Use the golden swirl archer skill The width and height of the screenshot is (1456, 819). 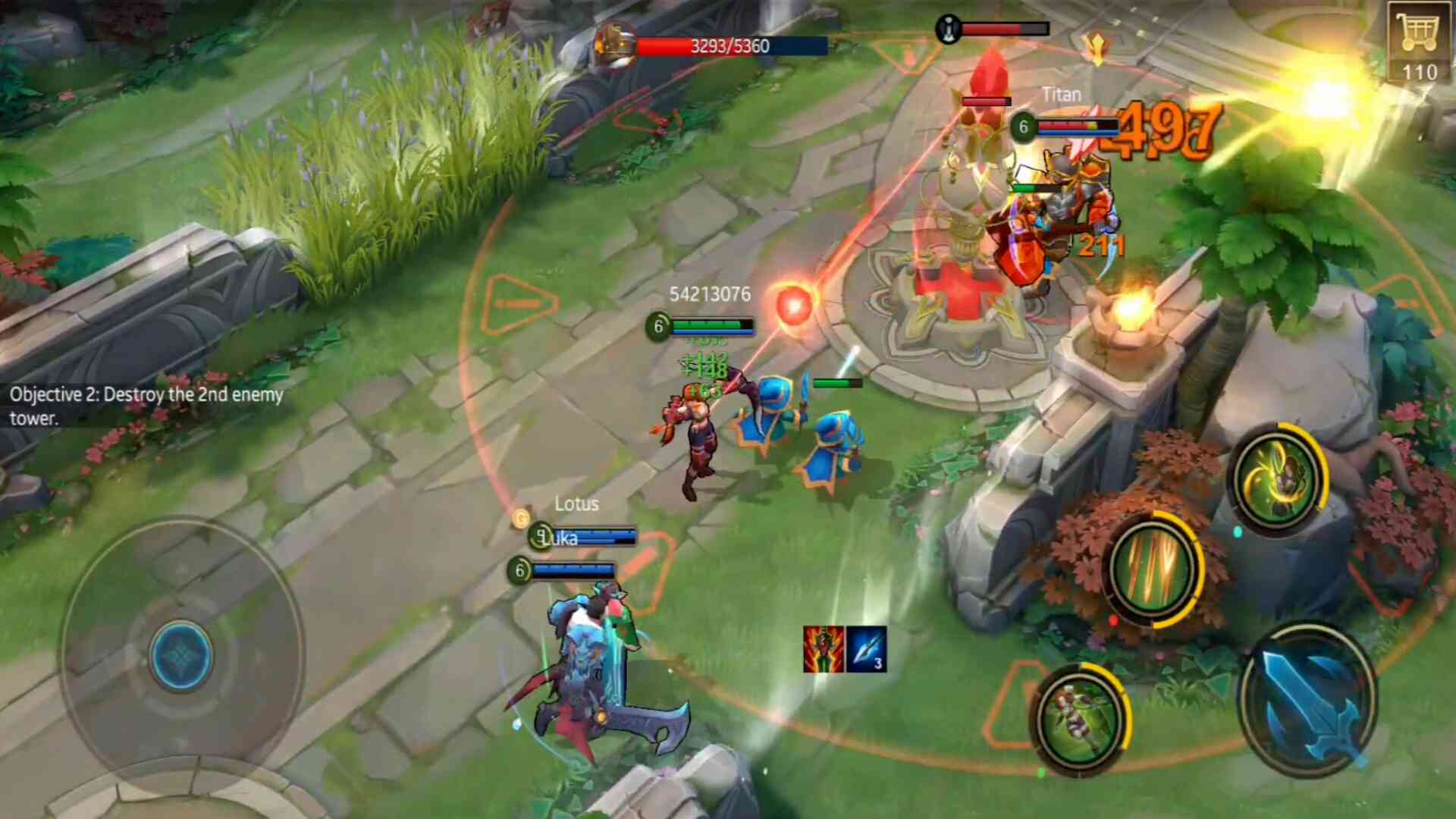[1276, 479]
